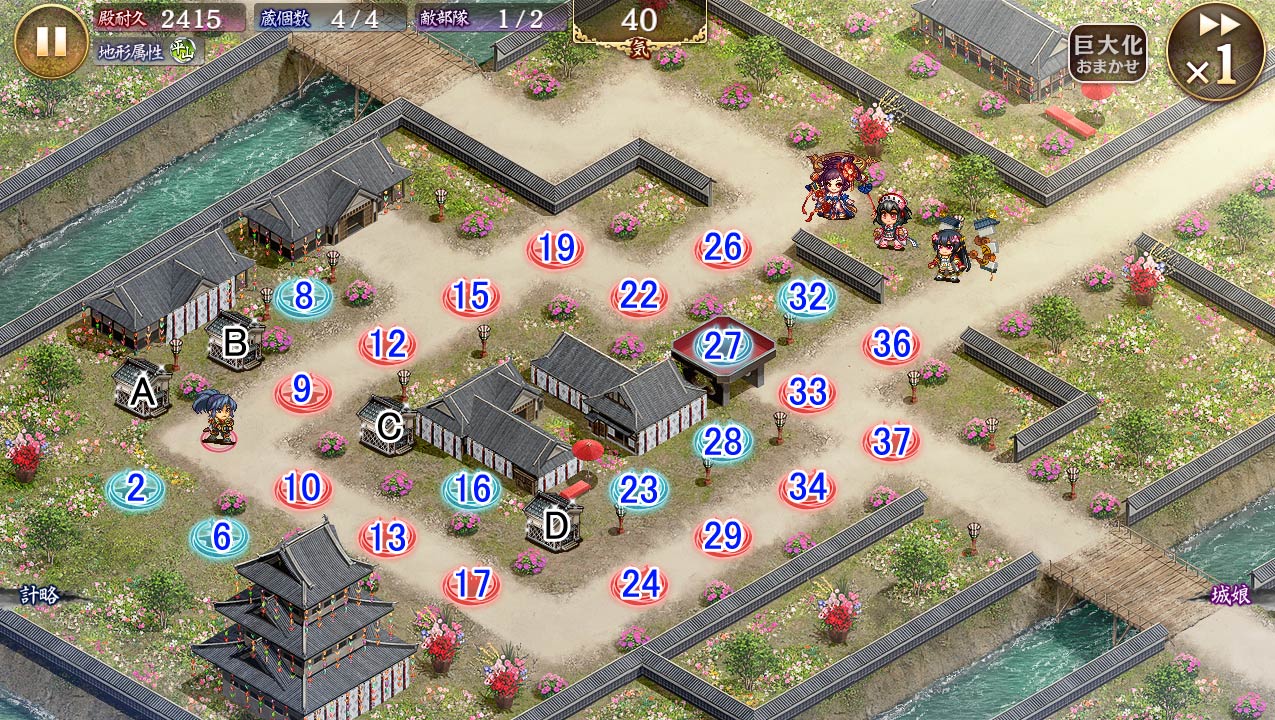Choose red placement tile 9
Image resolution: width=1275 pixels, height=720 pixels.
click(x=303, y=392)
